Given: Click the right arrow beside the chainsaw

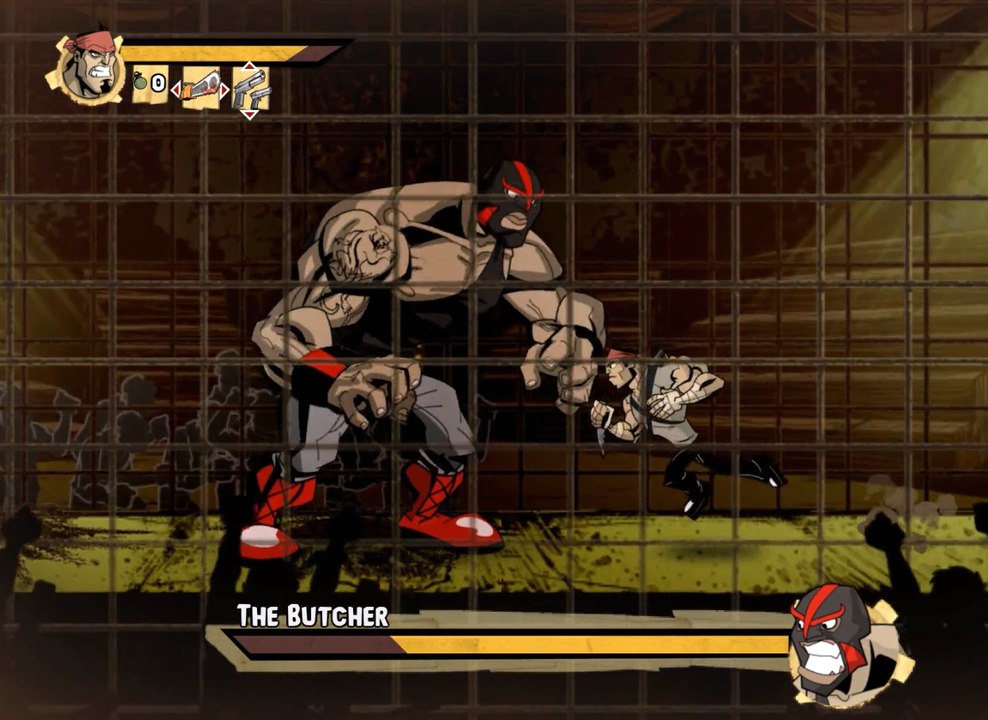Looking at the screenshot, I should tap(225, 90).
